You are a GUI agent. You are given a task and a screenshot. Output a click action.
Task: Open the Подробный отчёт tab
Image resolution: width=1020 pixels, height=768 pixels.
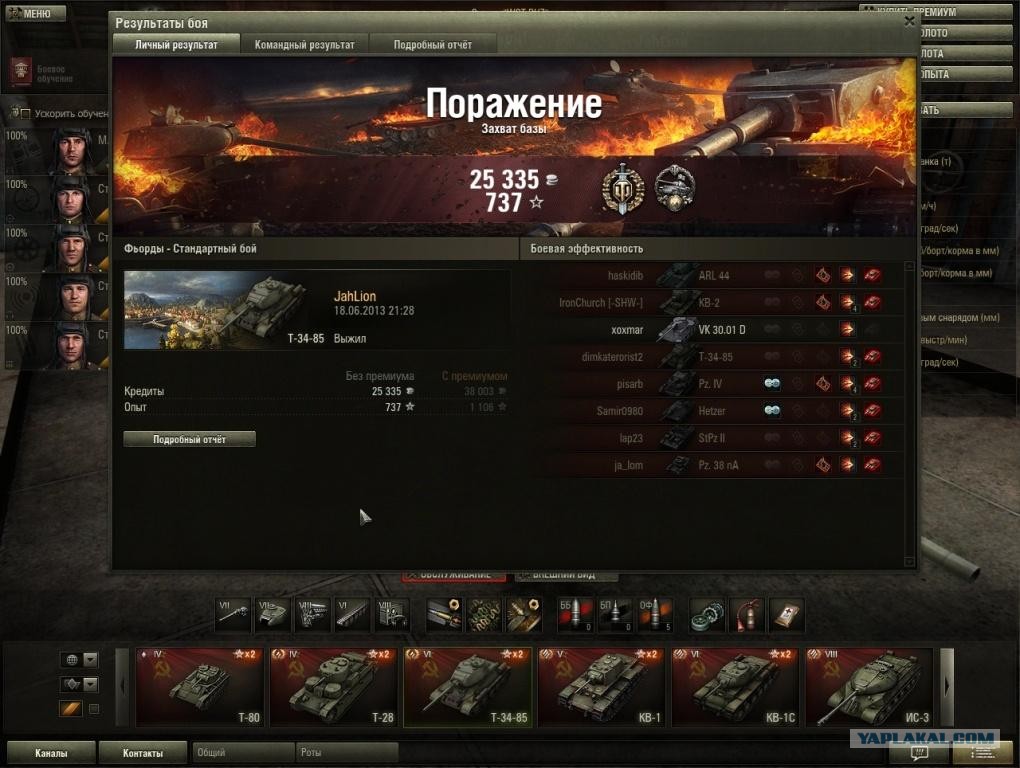pos(432,44)
